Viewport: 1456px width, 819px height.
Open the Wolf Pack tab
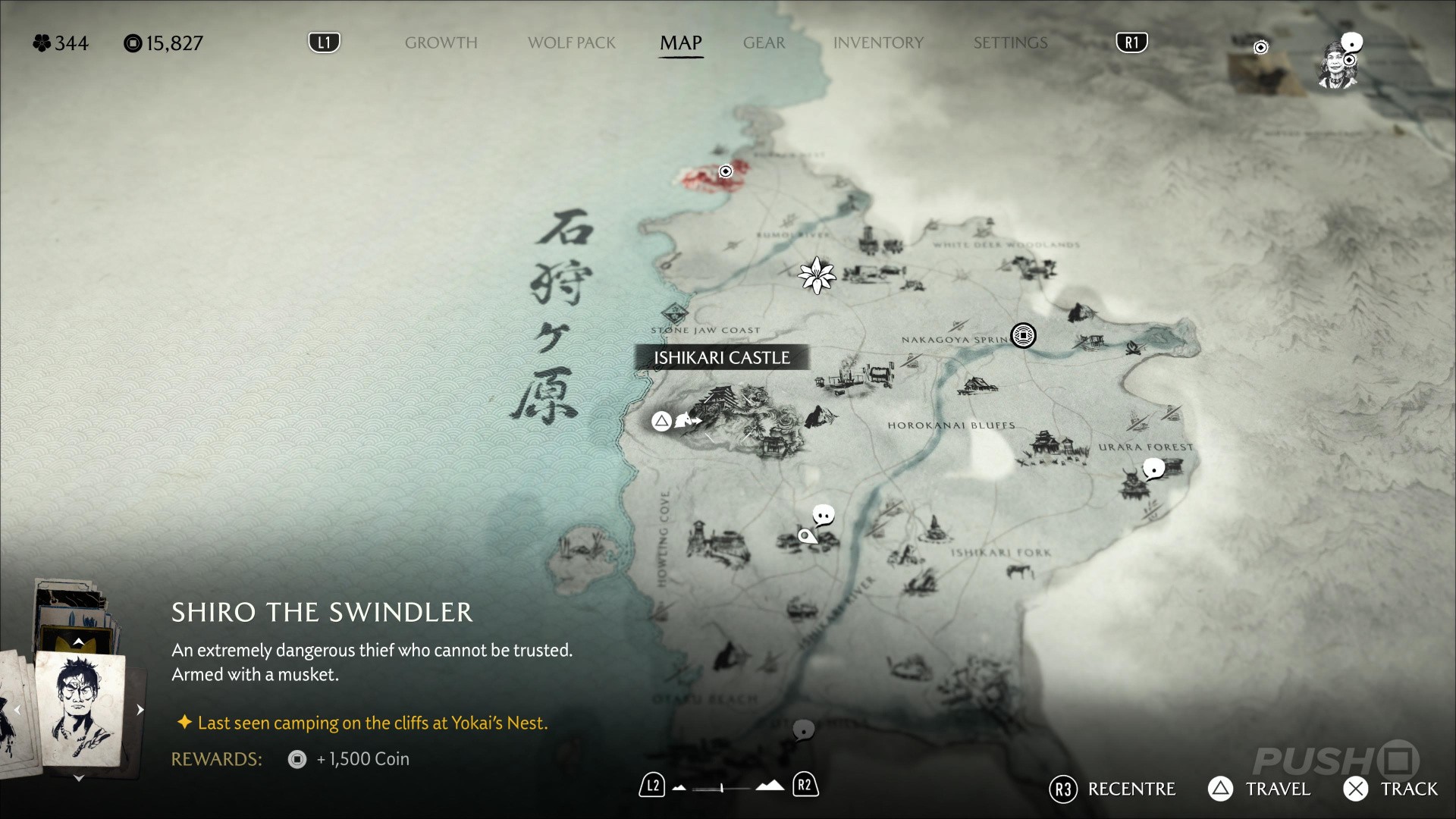tap(572, 43)
